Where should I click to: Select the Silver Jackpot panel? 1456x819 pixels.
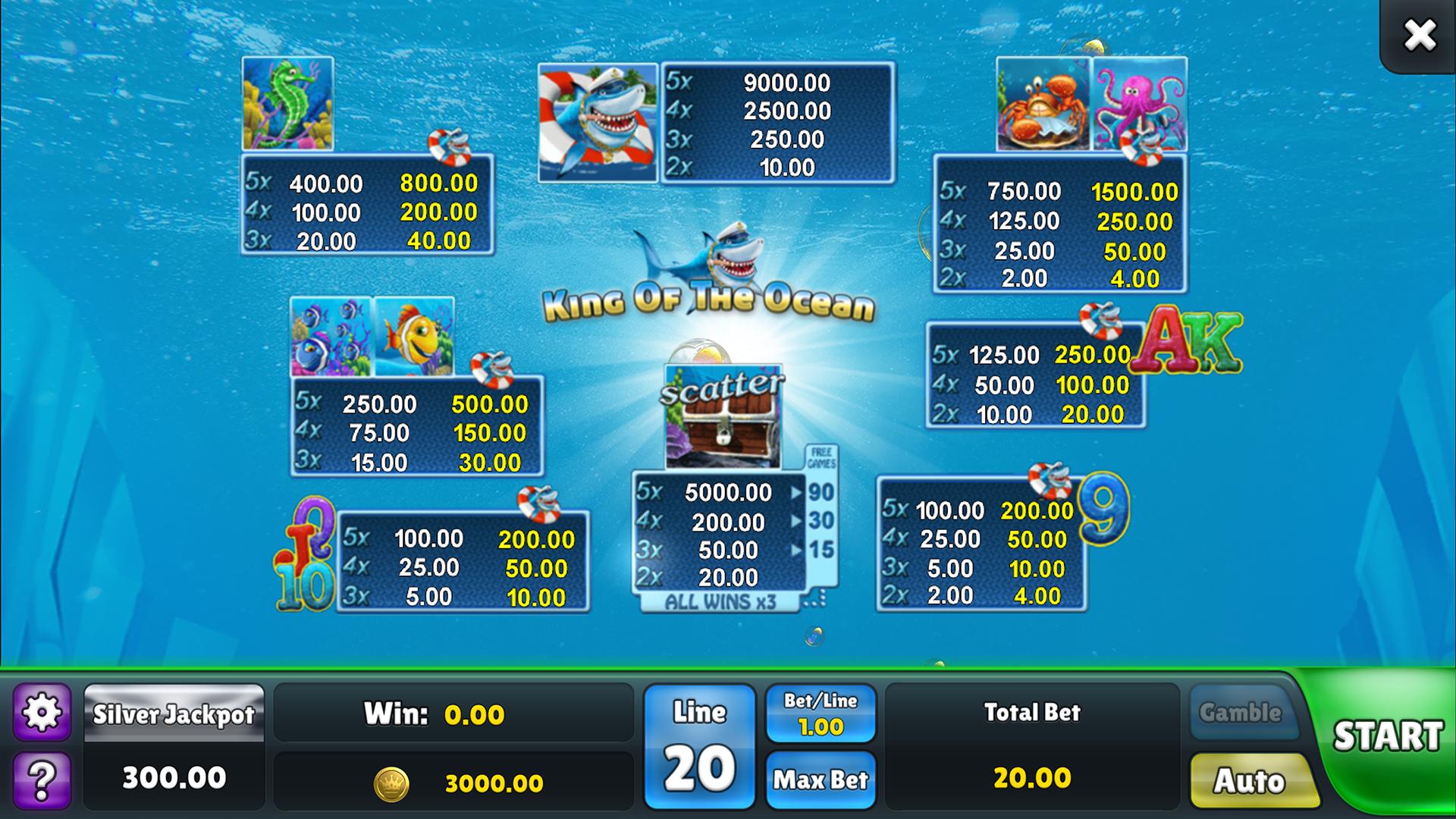176,713
